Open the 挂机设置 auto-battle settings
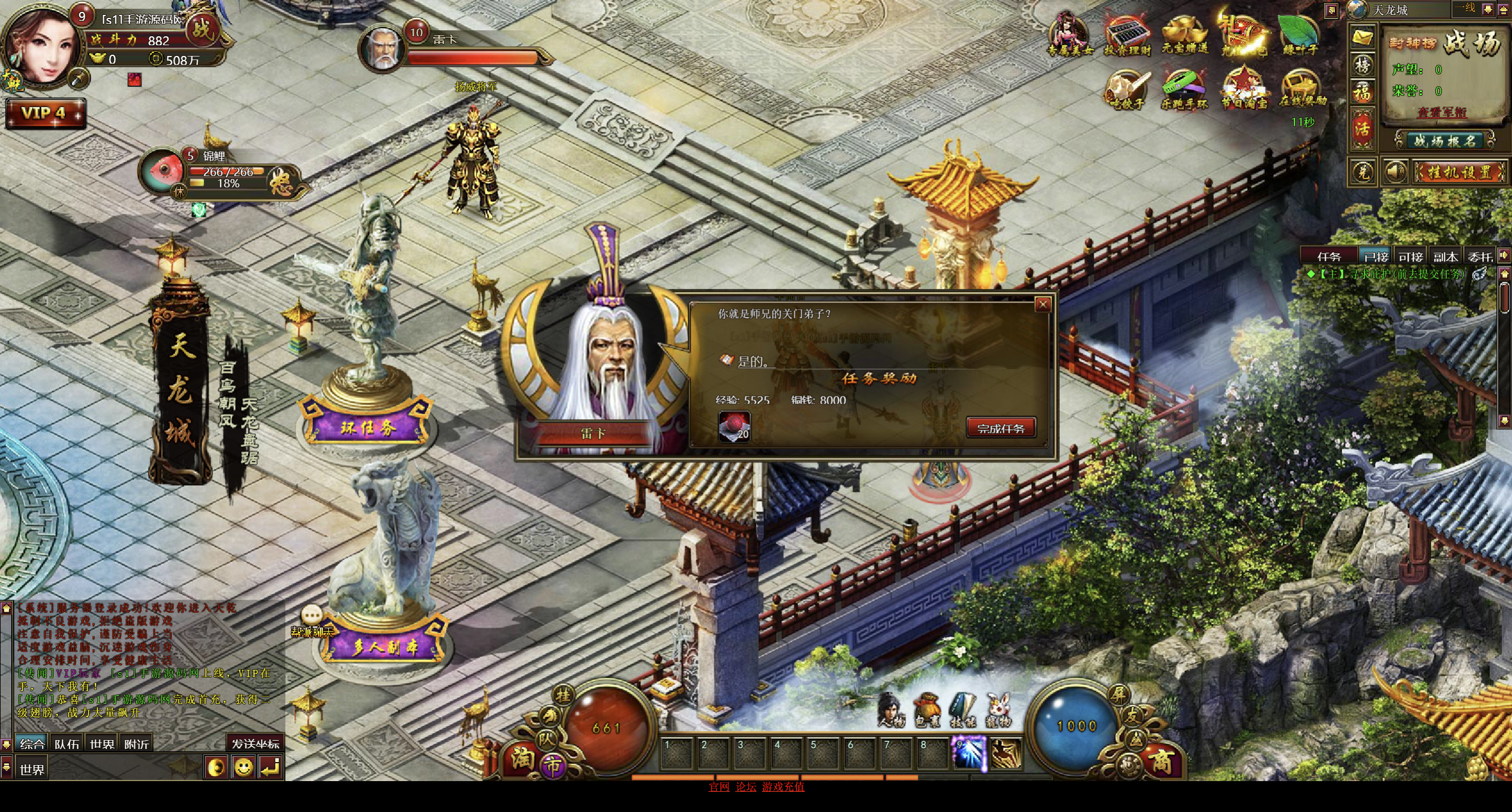This screenshot has height=812, width=1512. click(1459, 172)
